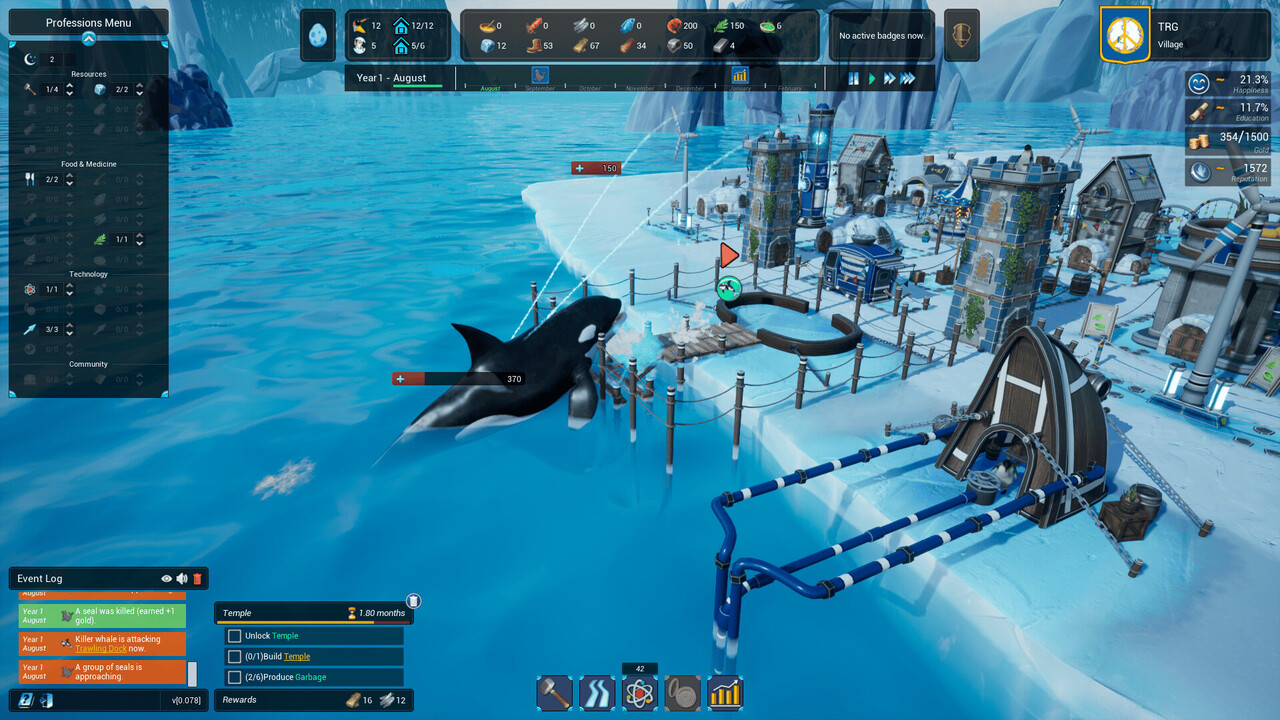Pause the game
This screenshot has width=1280, height=720.
854,78
